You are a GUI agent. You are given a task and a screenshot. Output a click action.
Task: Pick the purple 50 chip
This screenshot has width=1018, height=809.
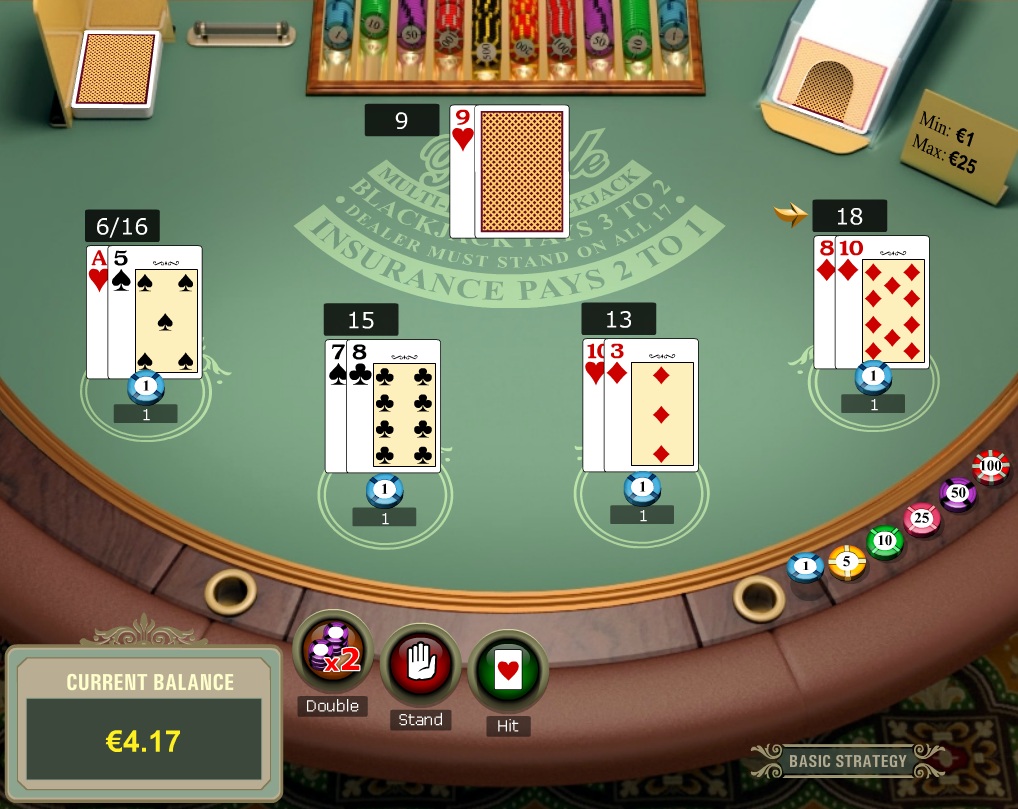tap(957, 494)
